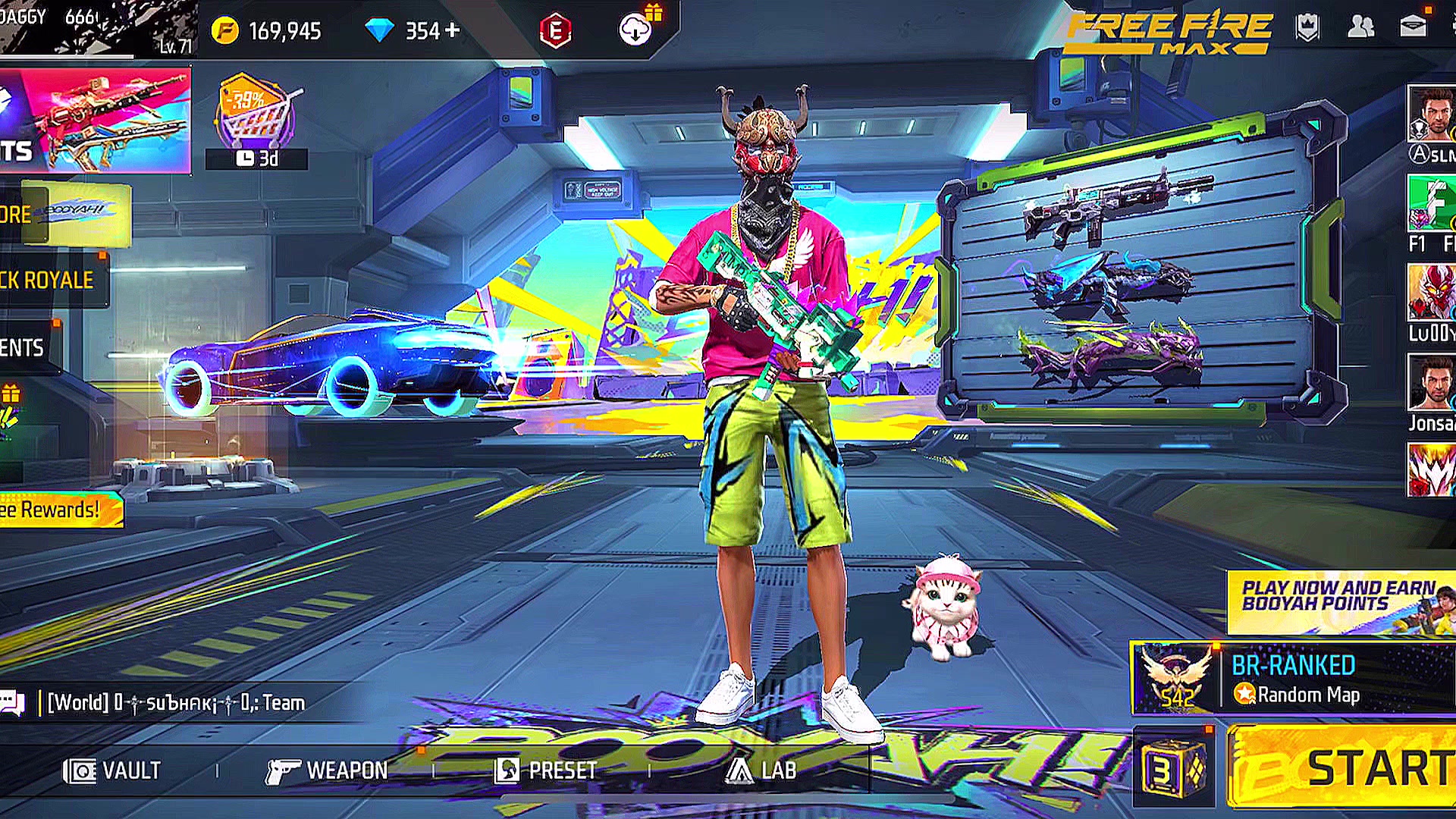Open the Weapon menu
1456x819 pixels.
pos(327,770)
